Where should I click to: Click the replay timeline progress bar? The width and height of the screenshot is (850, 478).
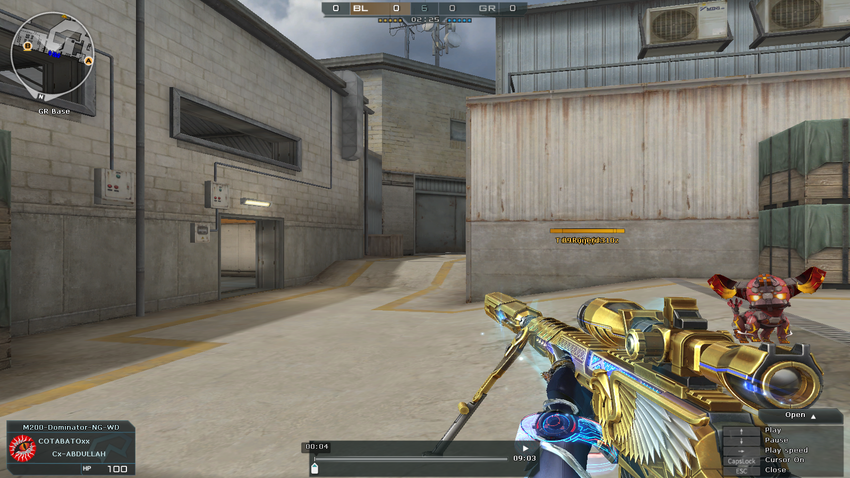tap(410, 459)
